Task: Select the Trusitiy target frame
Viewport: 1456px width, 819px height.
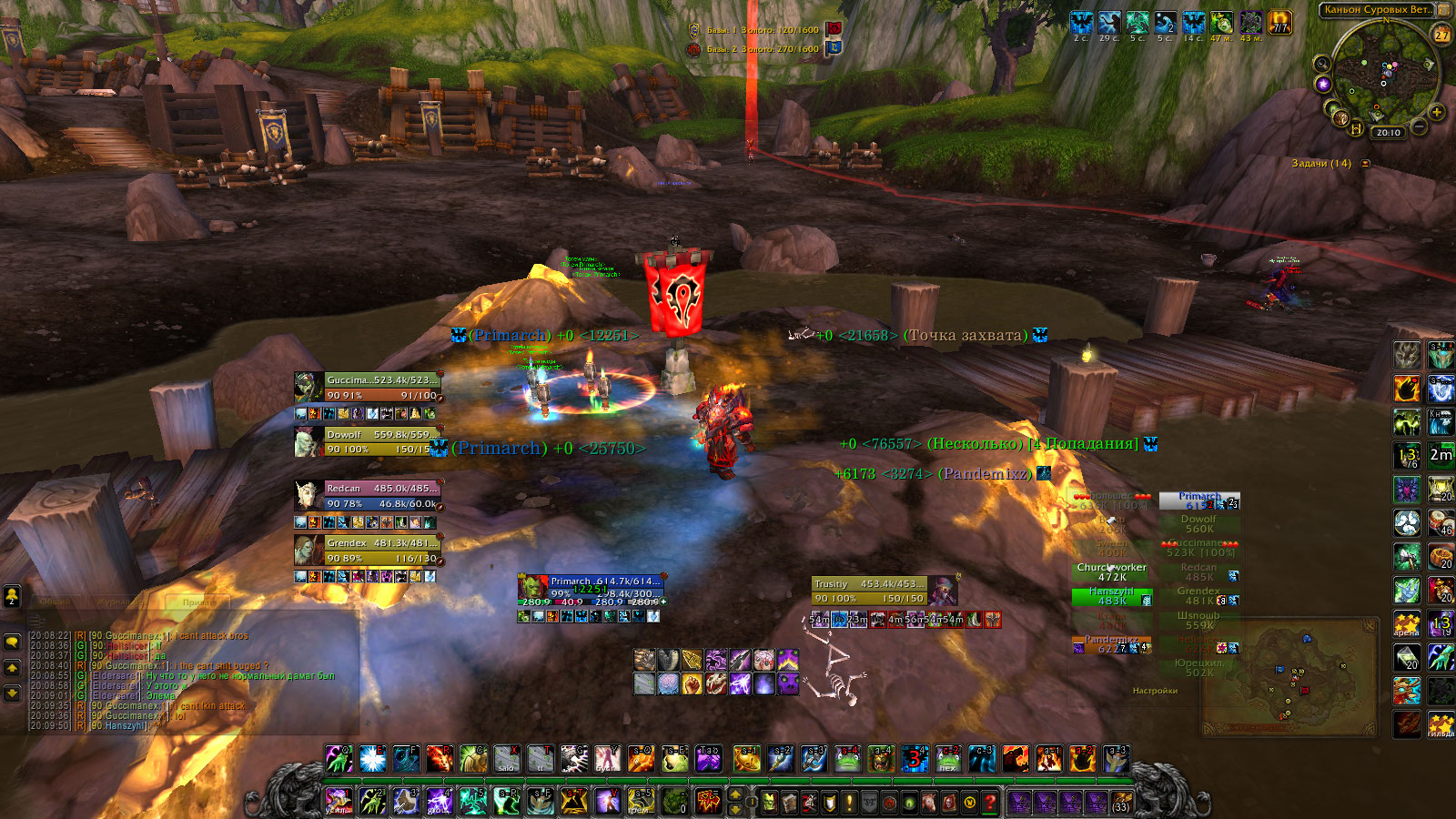Action: point(870,591)
